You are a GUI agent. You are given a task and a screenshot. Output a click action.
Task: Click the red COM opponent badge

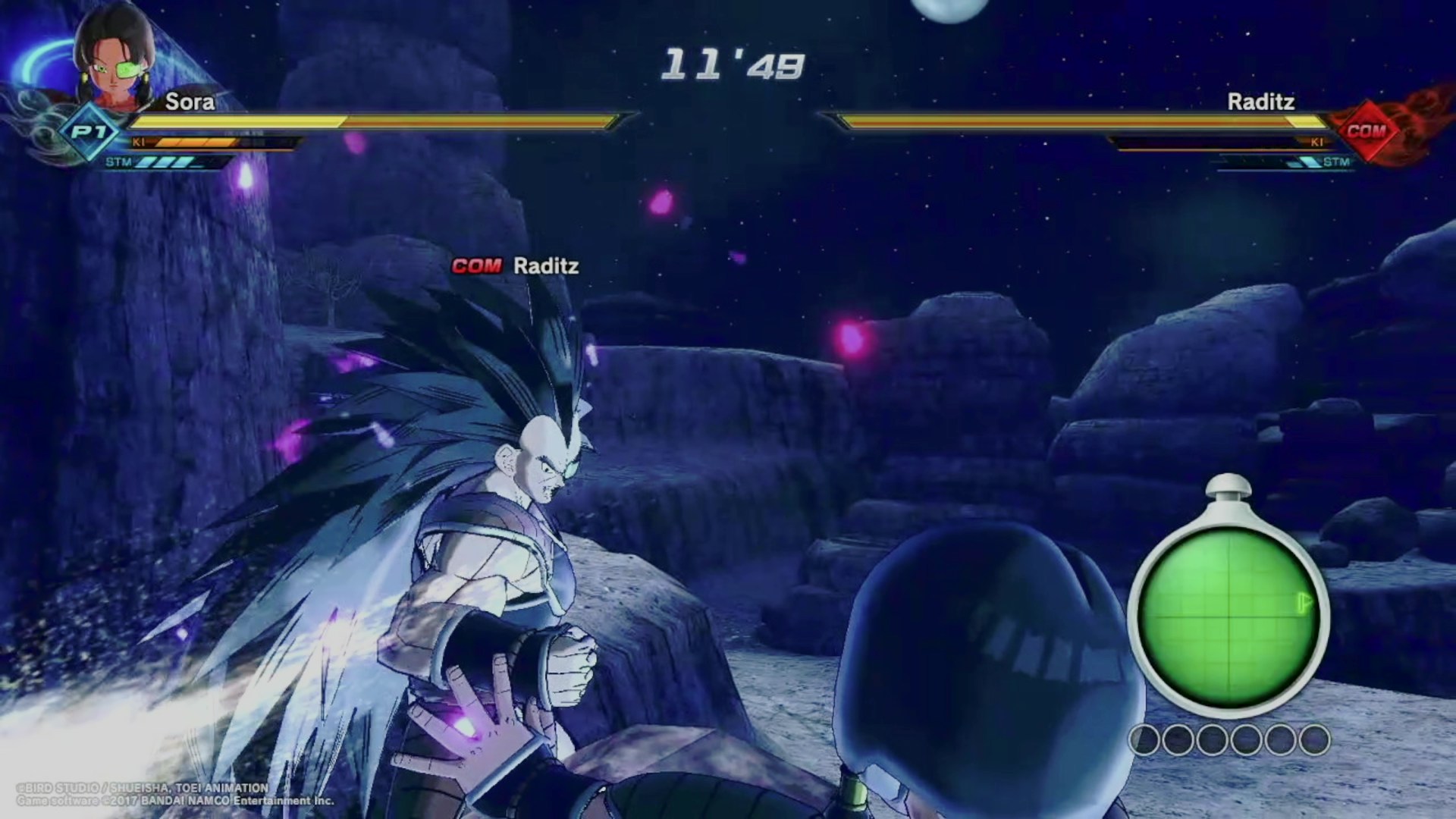point(1366,131)
